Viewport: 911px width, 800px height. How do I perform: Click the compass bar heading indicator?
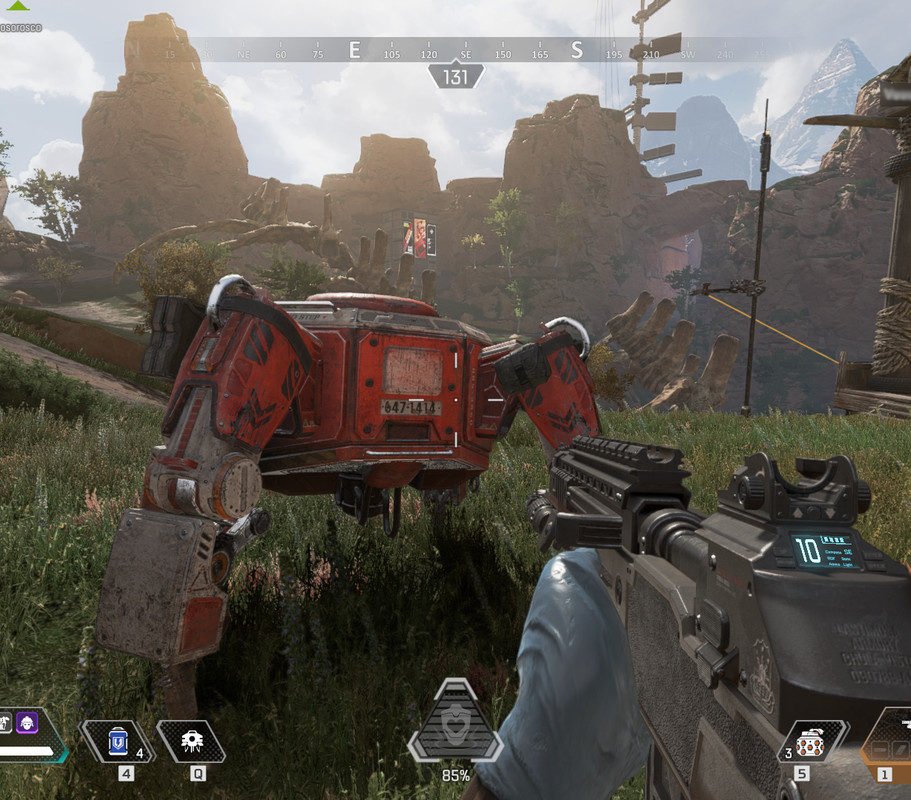(456, 77)
